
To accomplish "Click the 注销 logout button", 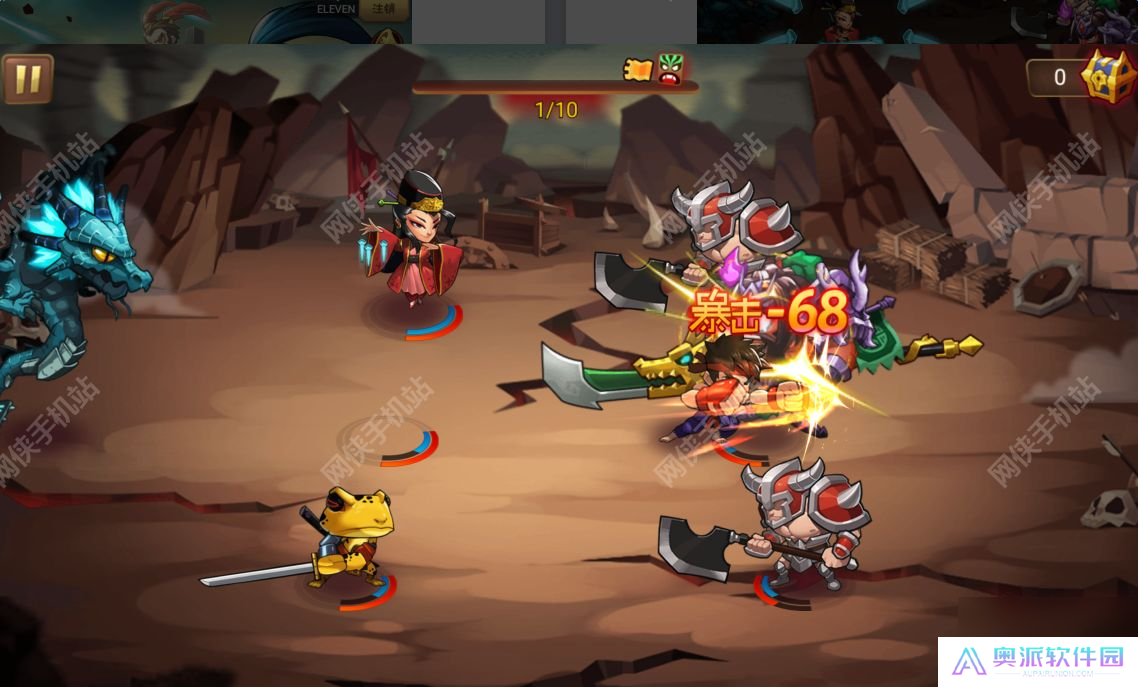I will click(383, 10).
